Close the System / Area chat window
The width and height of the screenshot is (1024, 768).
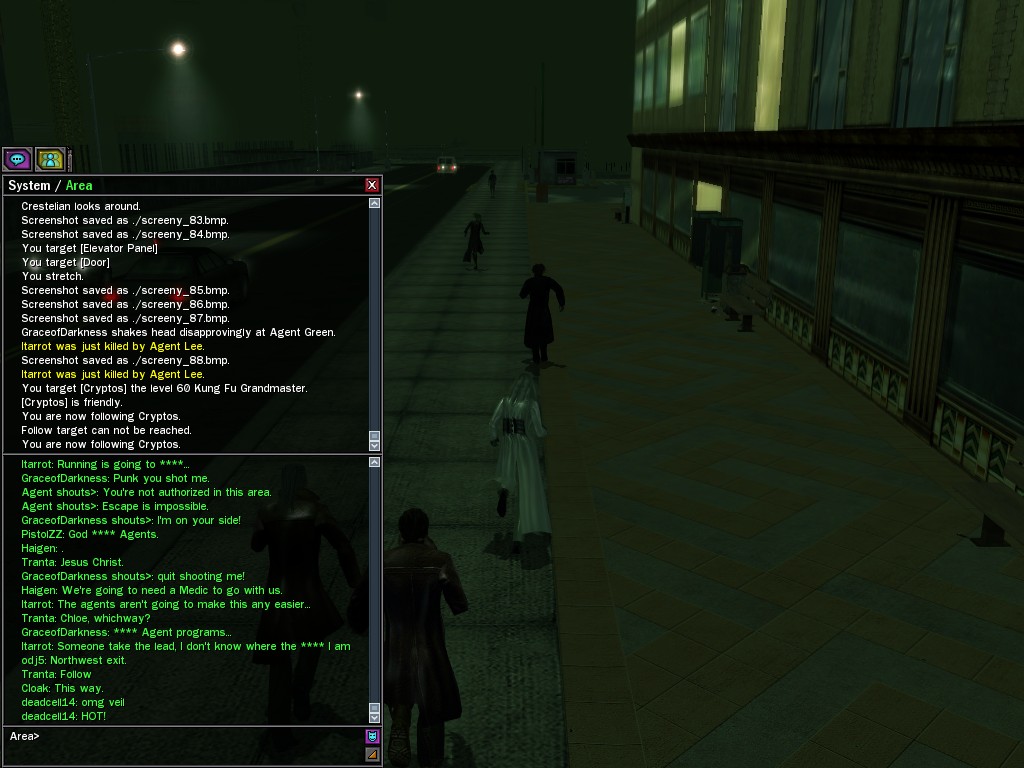point(372,185)
